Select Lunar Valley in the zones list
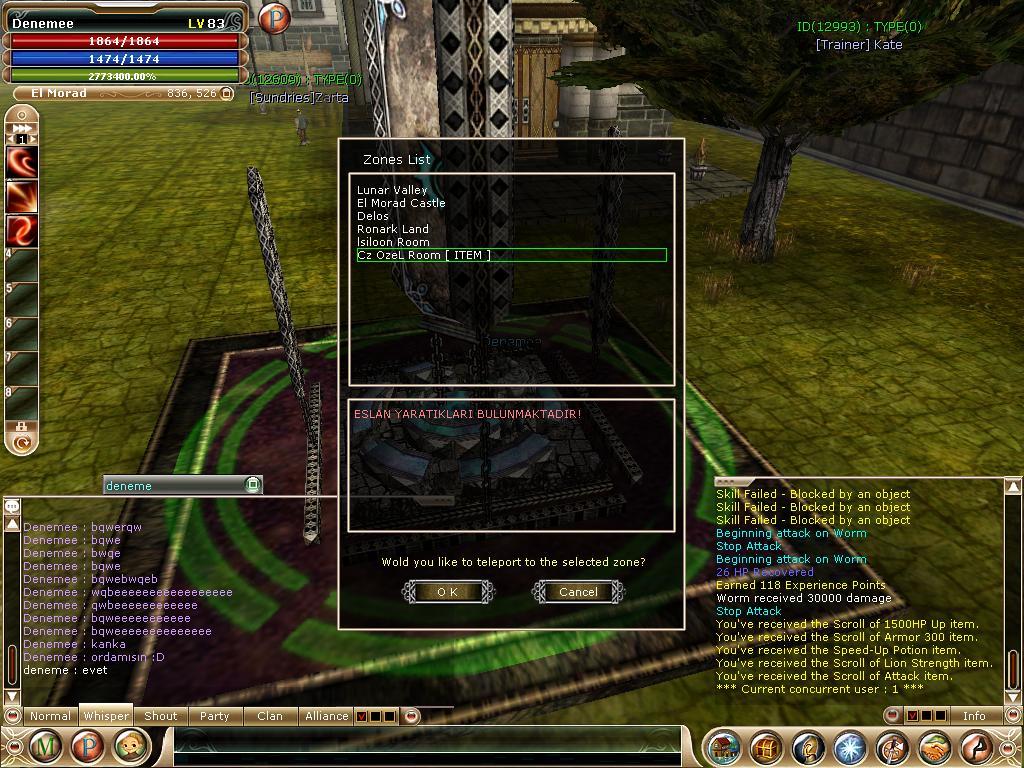 (392, 190)
